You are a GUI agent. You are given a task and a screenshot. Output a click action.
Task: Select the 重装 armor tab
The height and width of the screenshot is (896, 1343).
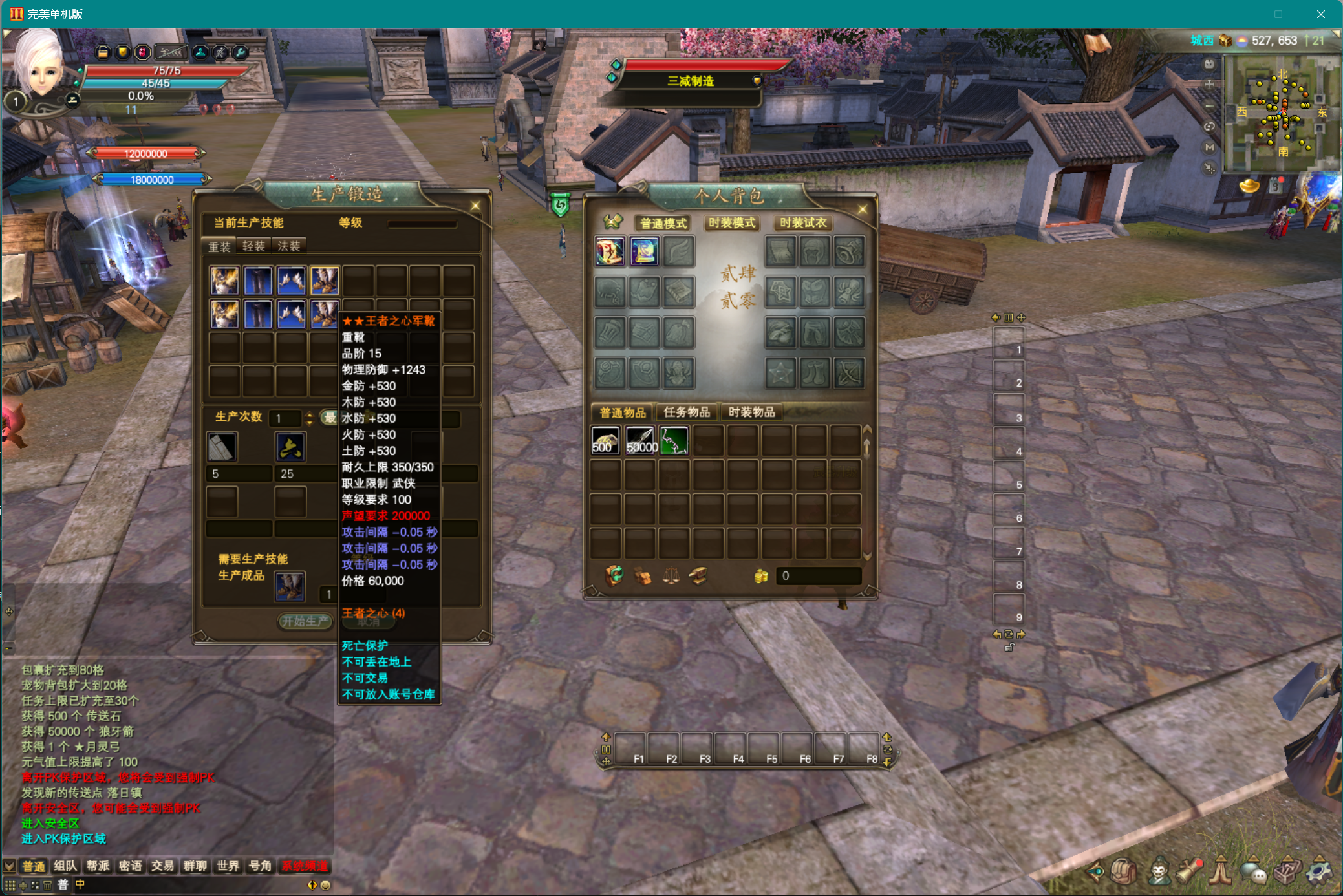pos(219,246)
